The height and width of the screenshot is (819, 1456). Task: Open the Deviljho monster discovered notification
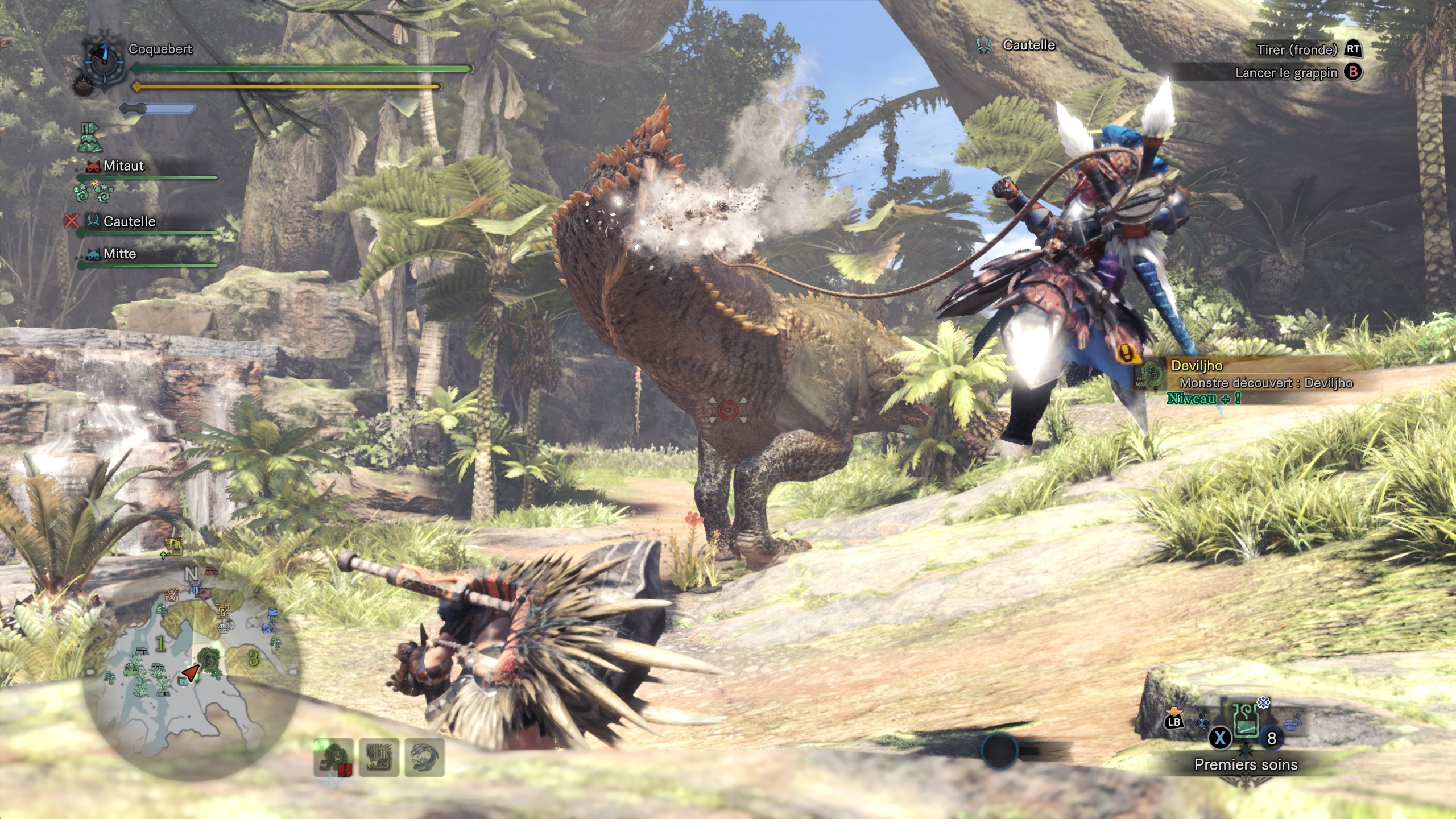tap(1251, 375)
